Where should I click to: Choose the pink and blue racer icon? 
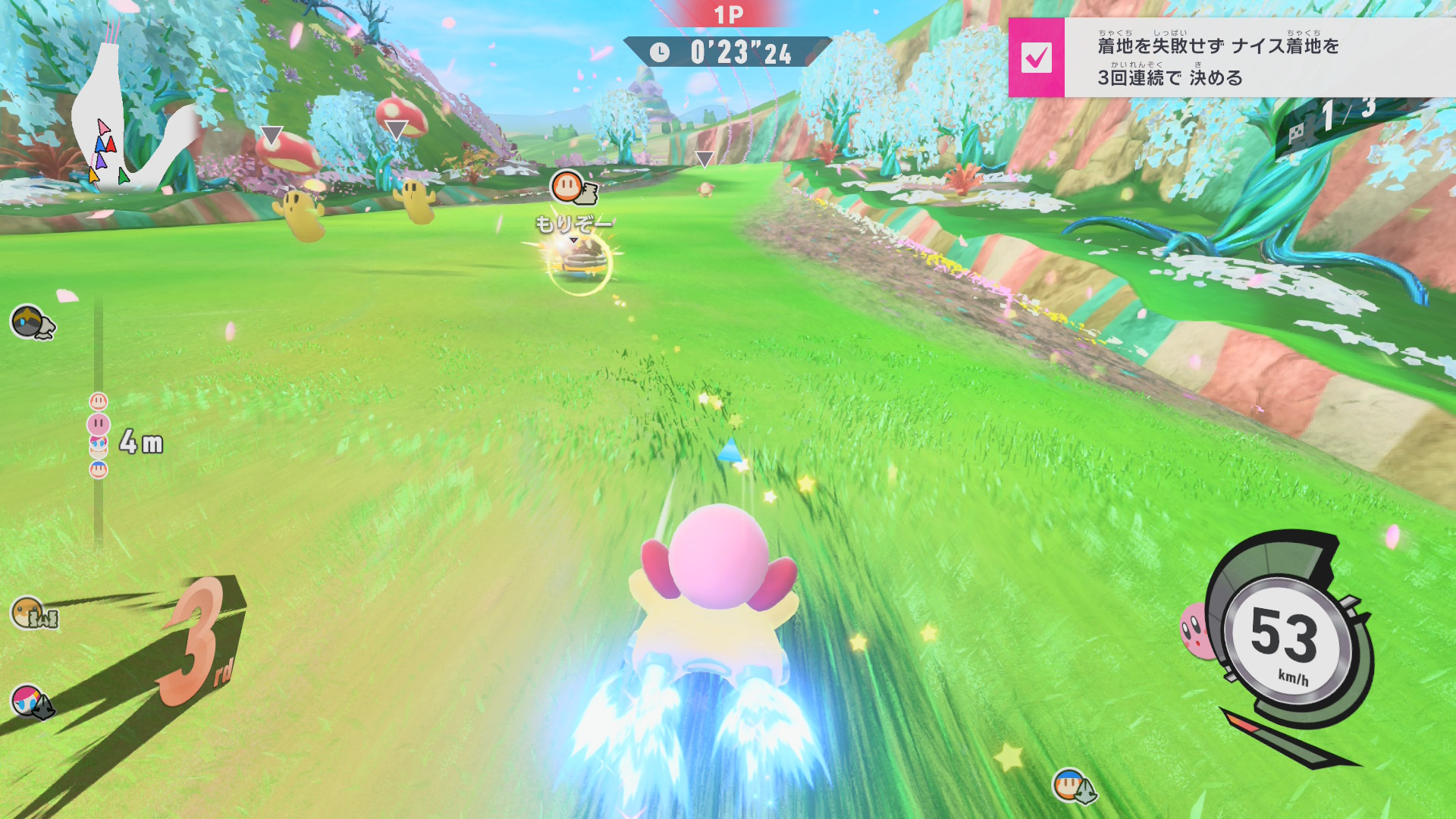coord(29,699)
